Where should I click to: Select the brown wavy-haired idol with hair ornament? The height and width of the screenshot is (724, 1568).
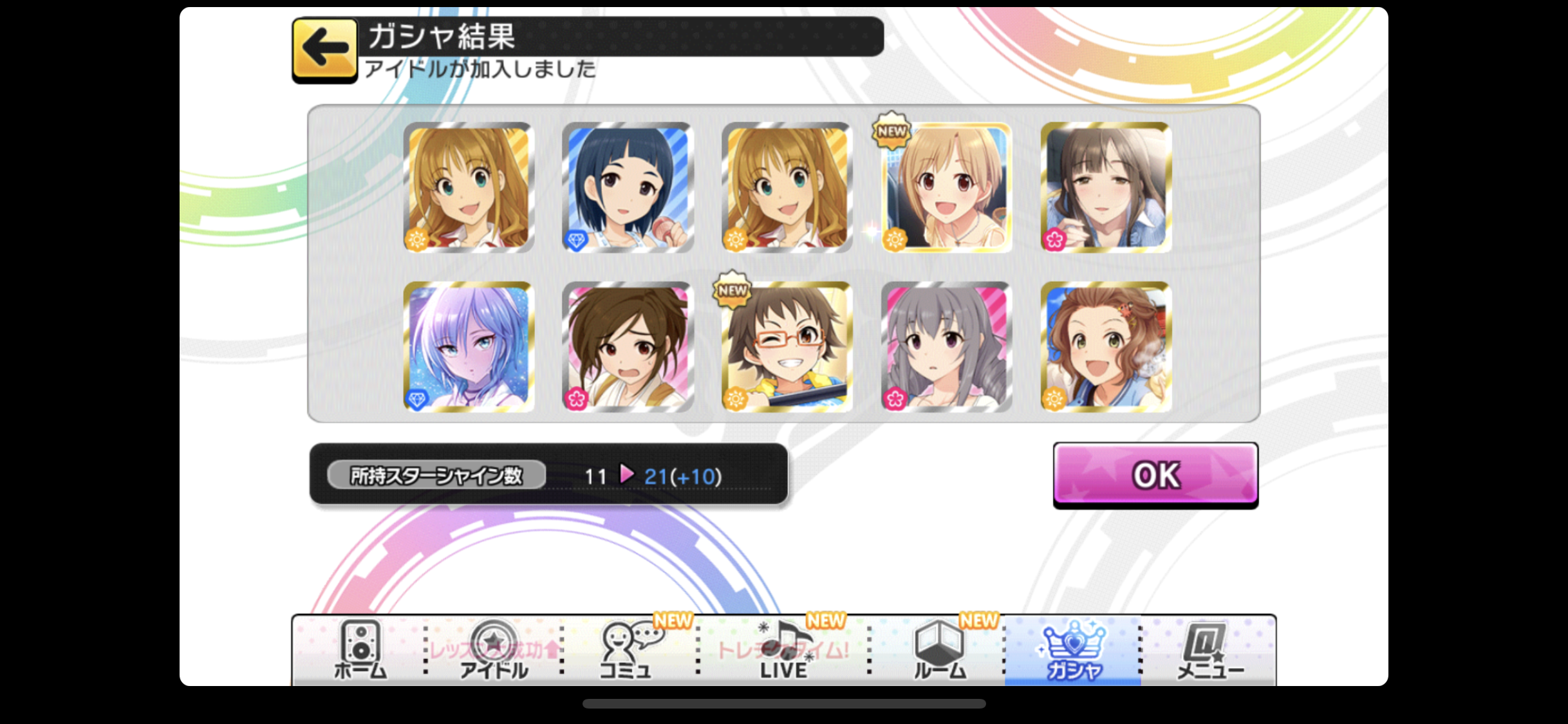click(x=1105, y=347)
